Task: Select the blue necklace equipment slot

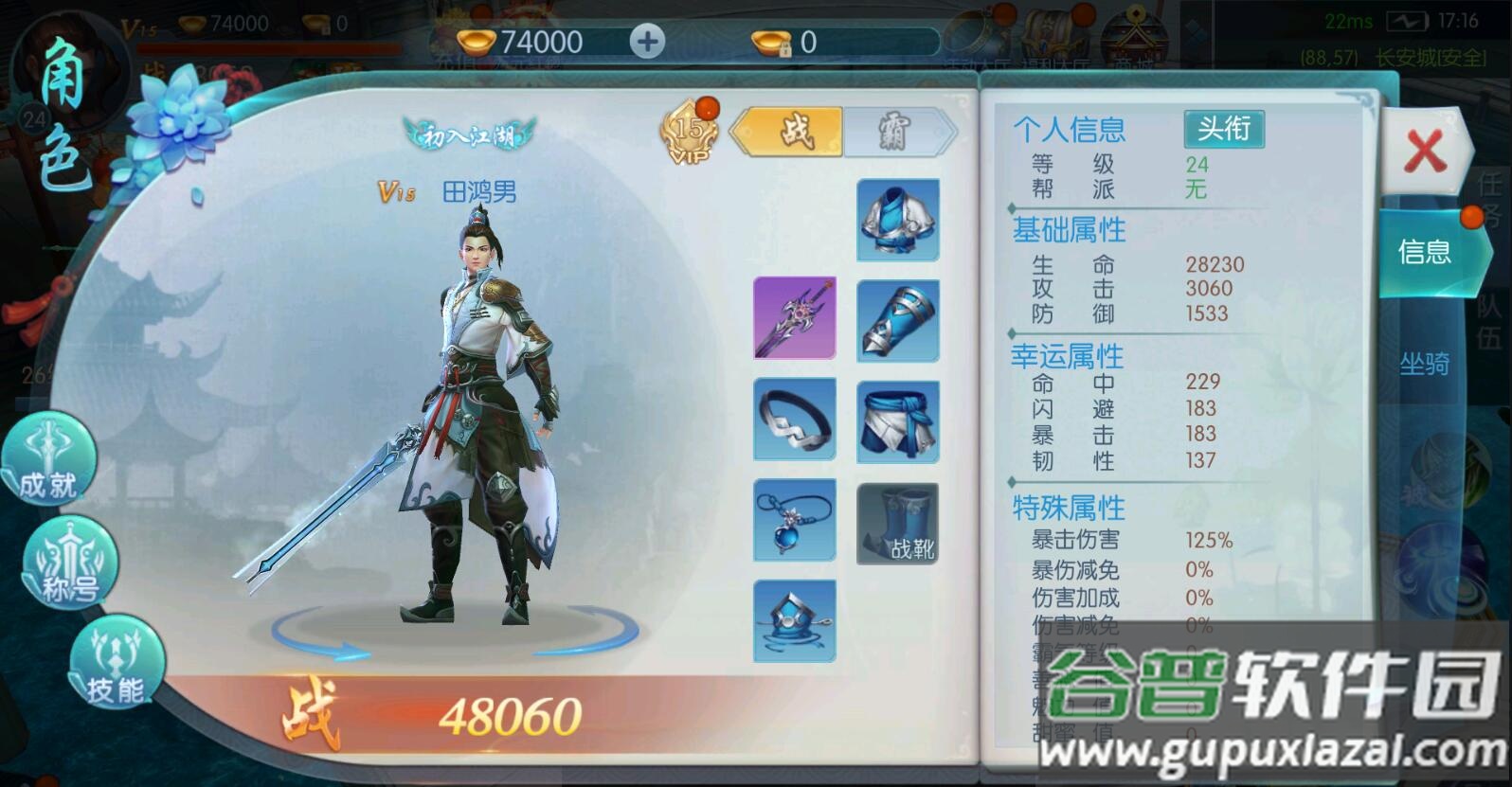Action: pos(794,521)
